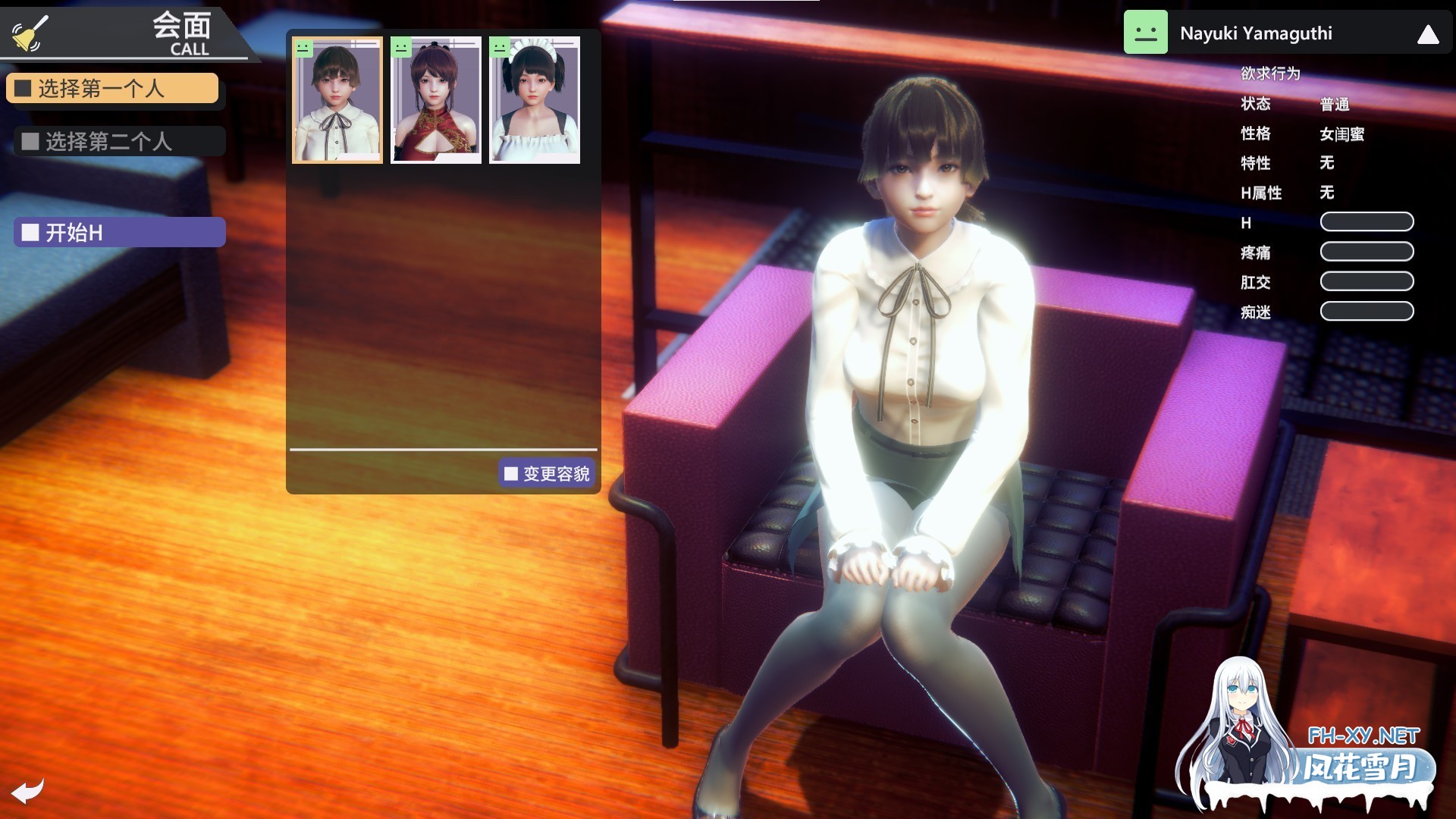The width and height of the screenshot is (1456, 819).
Task: Click the H gauge bar
Action: (1367, 221)
